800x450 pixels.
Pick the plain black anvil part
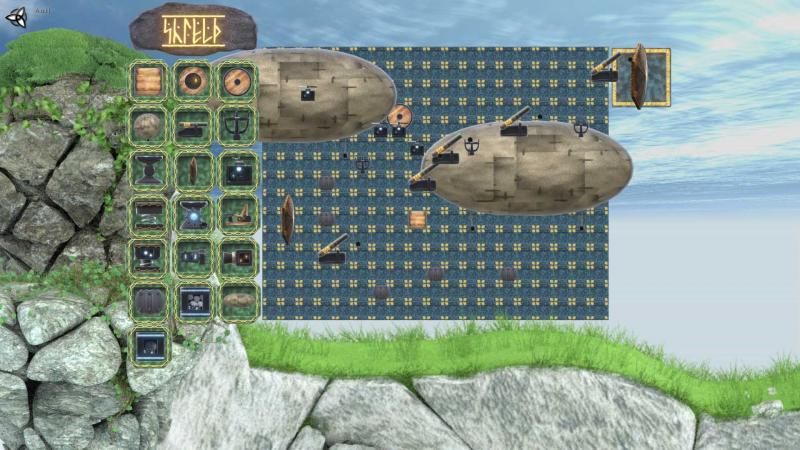149,170
